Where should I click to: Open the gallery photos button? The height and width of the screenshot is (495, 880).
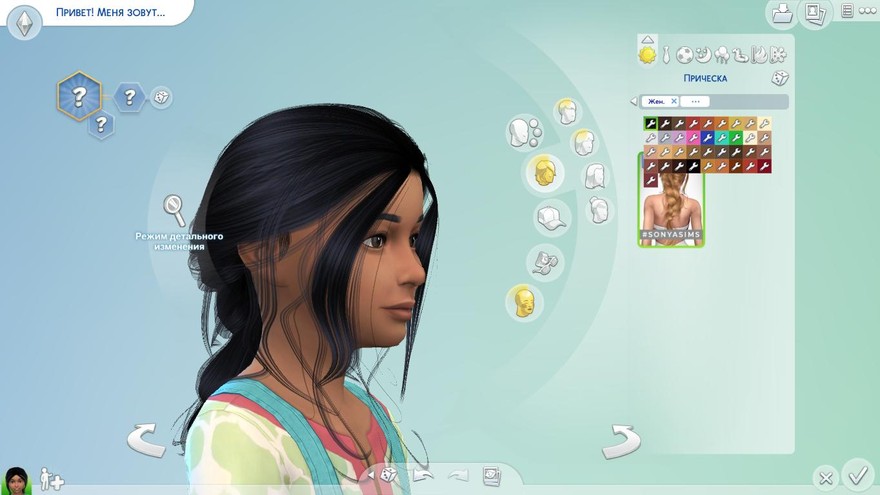814,14
